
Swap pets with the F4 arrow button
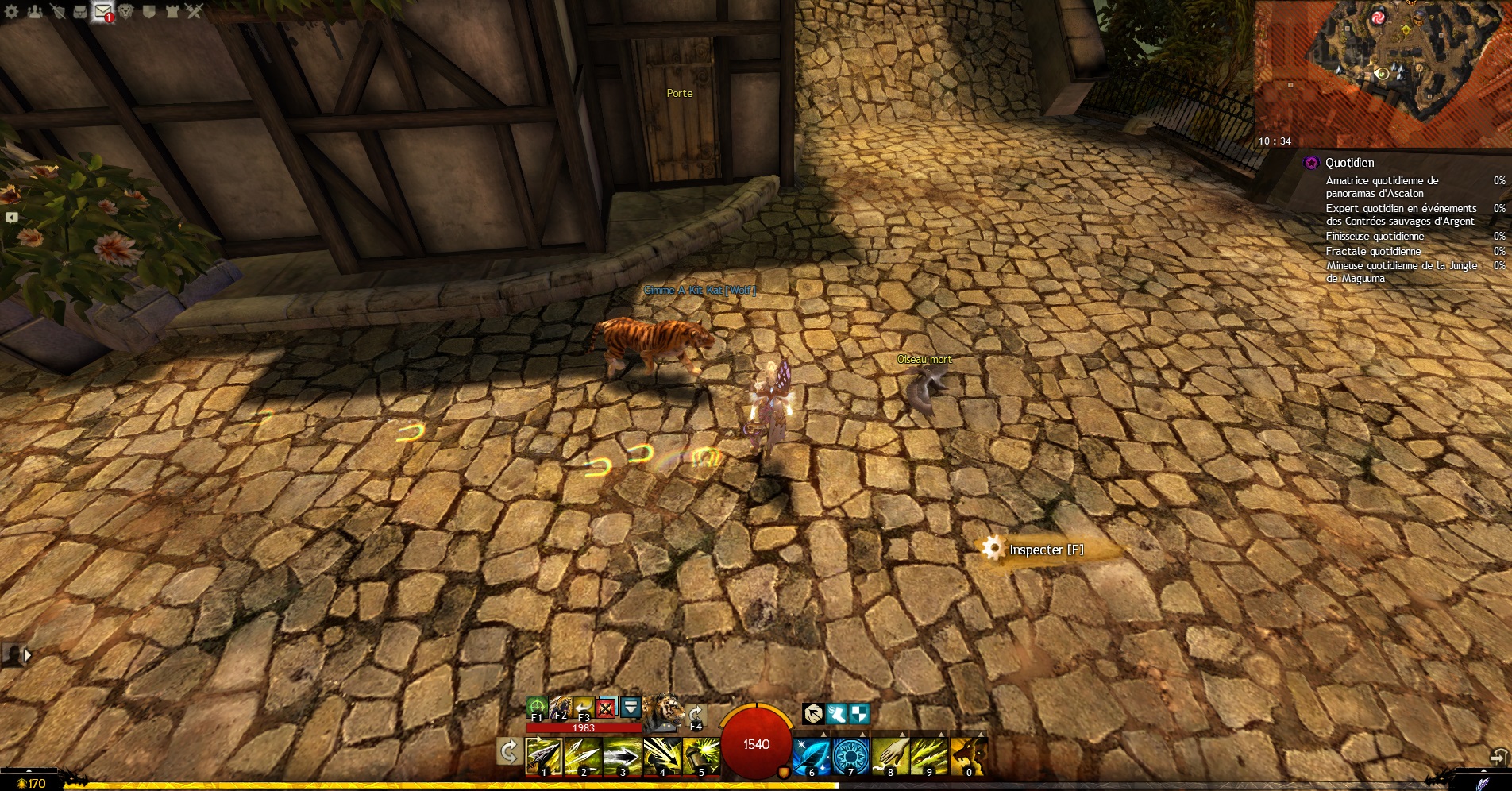(696, 716)
